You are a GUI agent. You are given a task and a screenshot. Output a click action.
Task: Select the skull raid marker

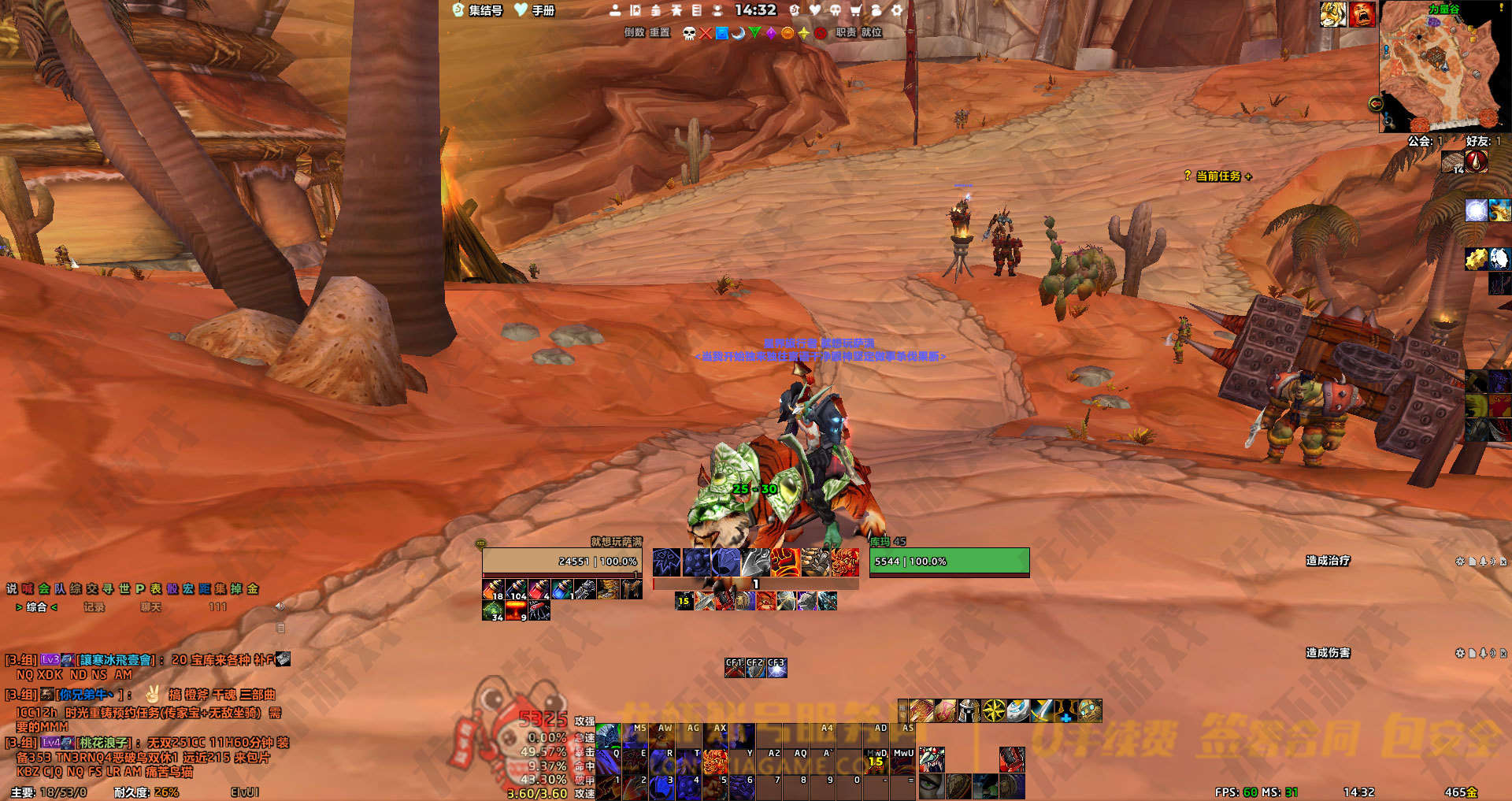tap(689, 33)
